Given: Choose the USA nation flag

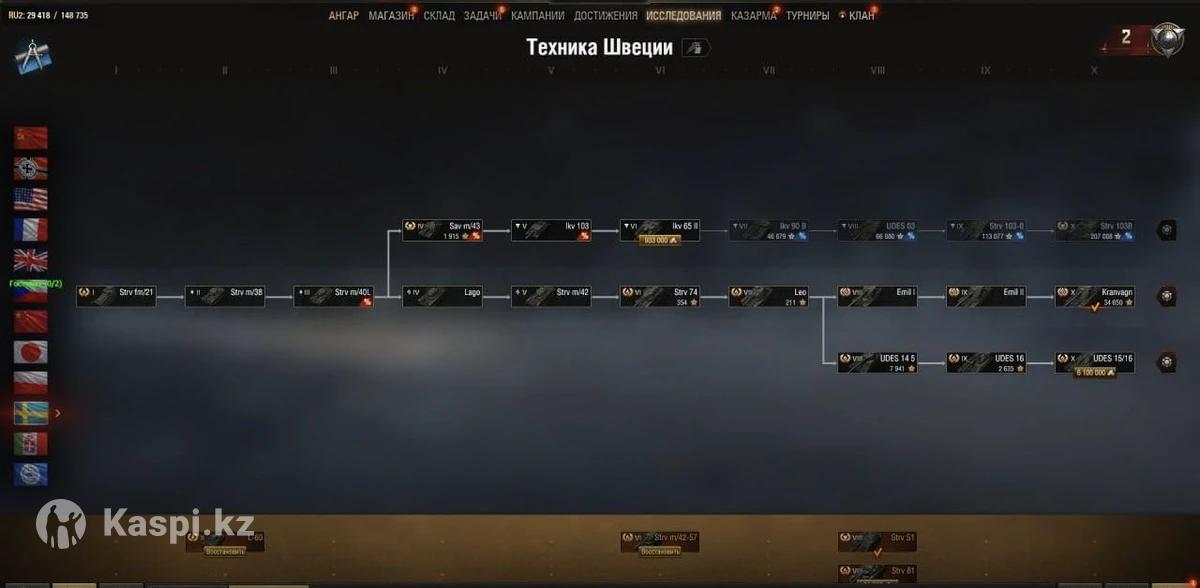Looking at the screenshot, I should coord(30,199).
